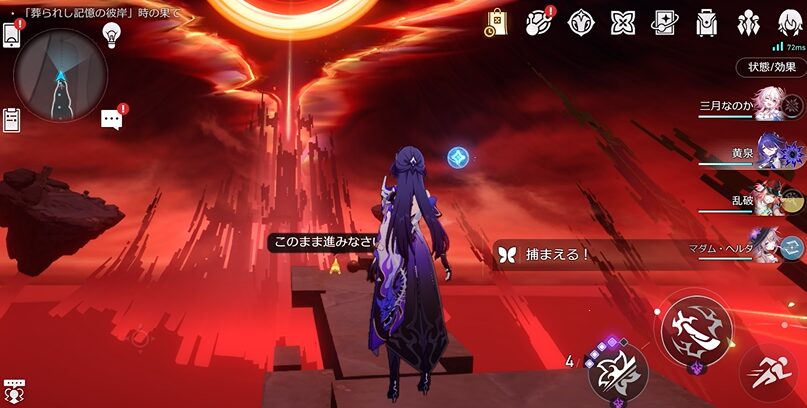807x408 pixels.
Task: Click the quest marker beside このまま進みなさい
Action: (x=335, y=266)
